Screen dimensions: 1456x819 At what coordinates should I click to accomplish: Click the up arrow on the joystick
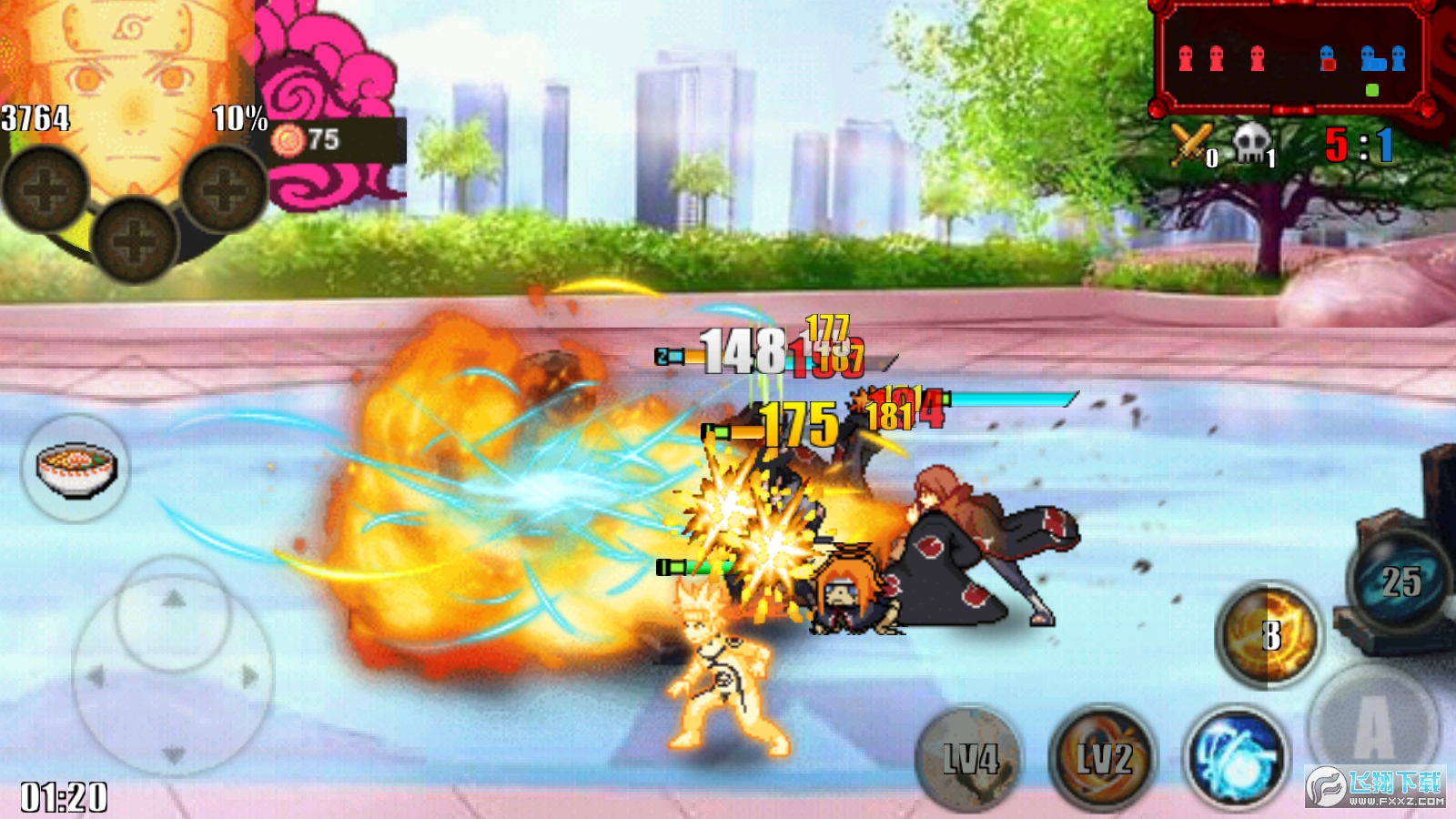coord(173,599)
